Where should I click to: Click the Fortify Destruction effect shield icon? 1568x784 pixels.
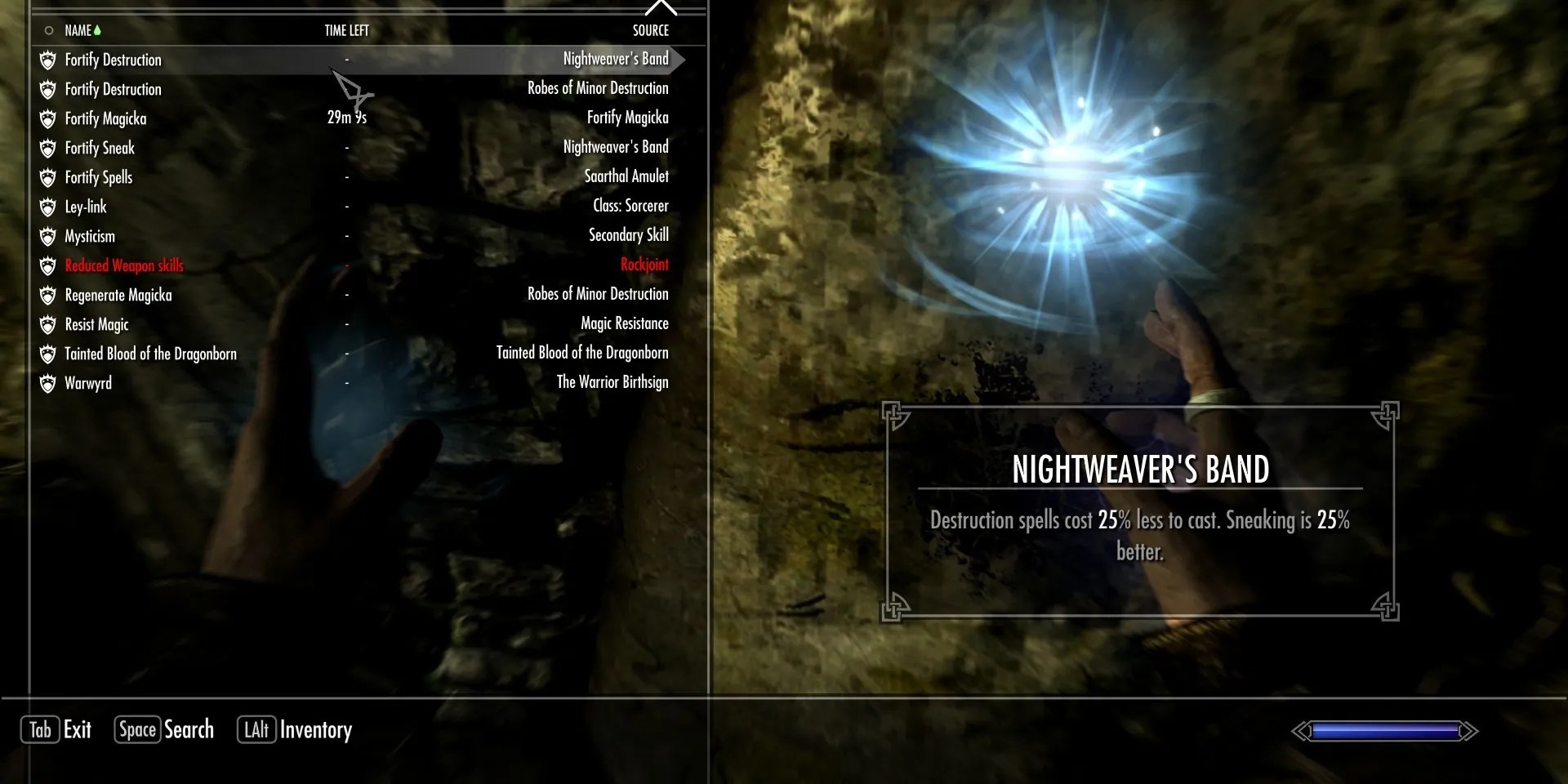tap(47, 60)
